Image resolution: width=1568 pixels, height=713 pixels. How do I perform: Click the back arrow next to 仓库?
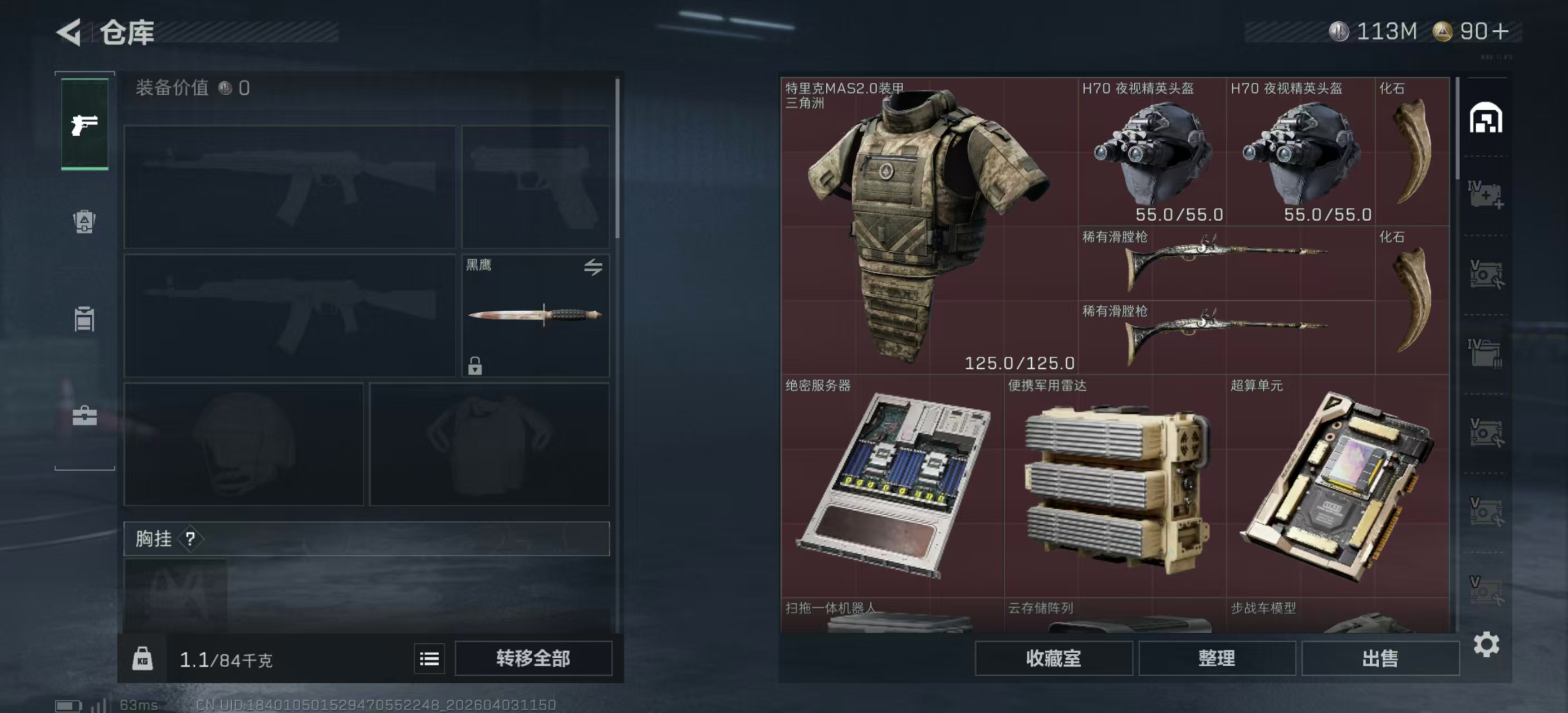click(x=70, y=32)
